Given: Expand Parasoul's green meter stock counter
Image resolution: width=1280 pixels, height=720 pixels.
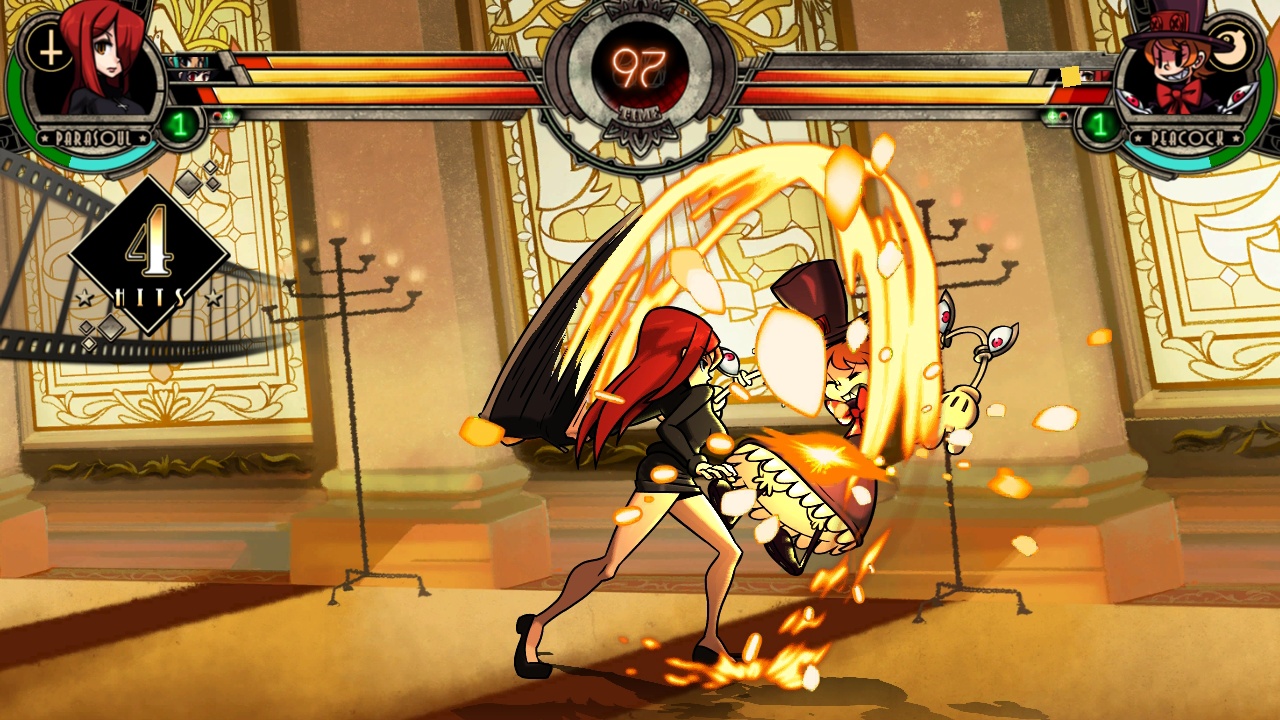Looking at the screenshot, I should point(180,124).
